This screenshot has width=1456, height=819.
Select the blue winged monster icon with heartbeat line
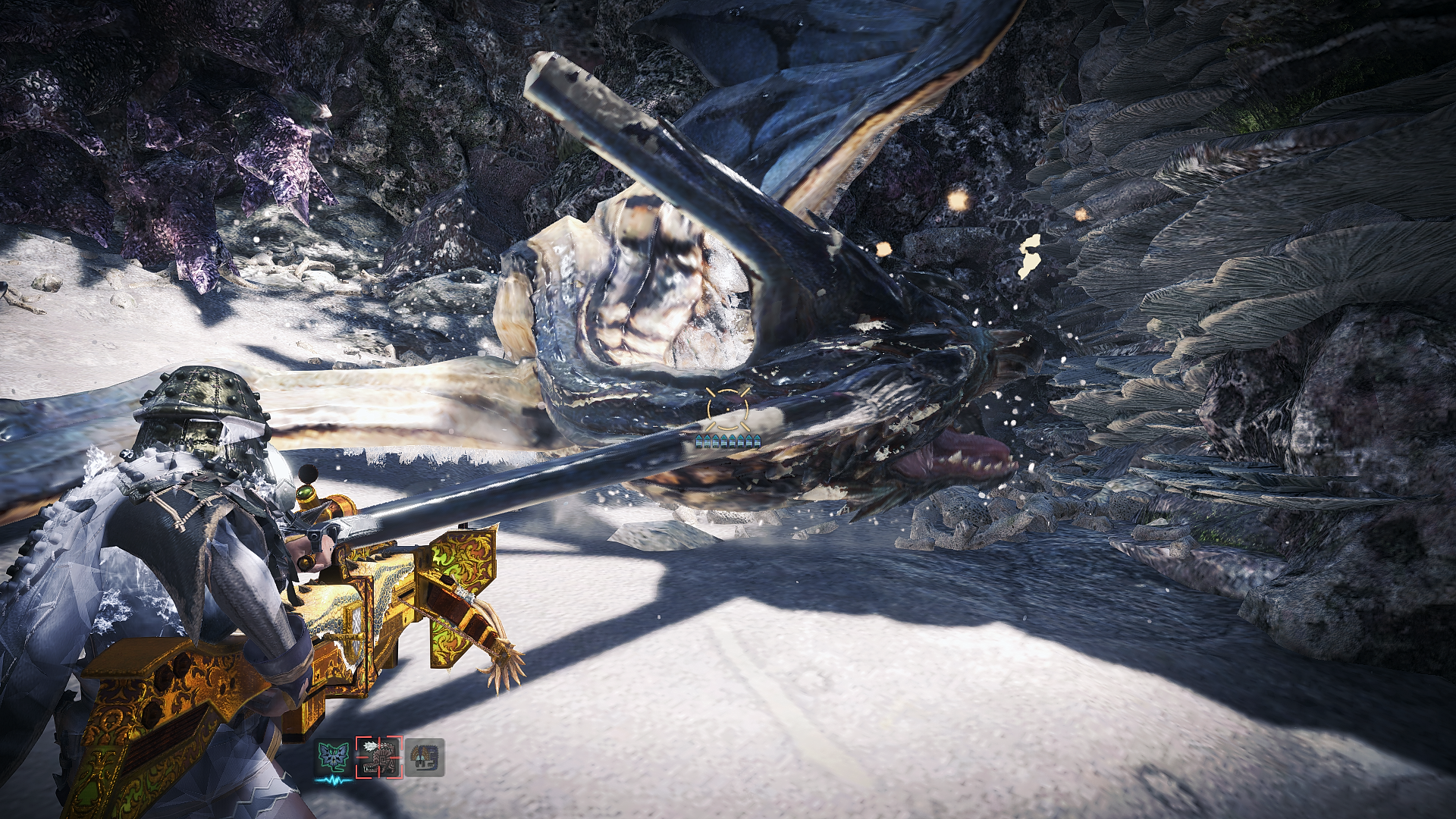[x=335, y=758]
